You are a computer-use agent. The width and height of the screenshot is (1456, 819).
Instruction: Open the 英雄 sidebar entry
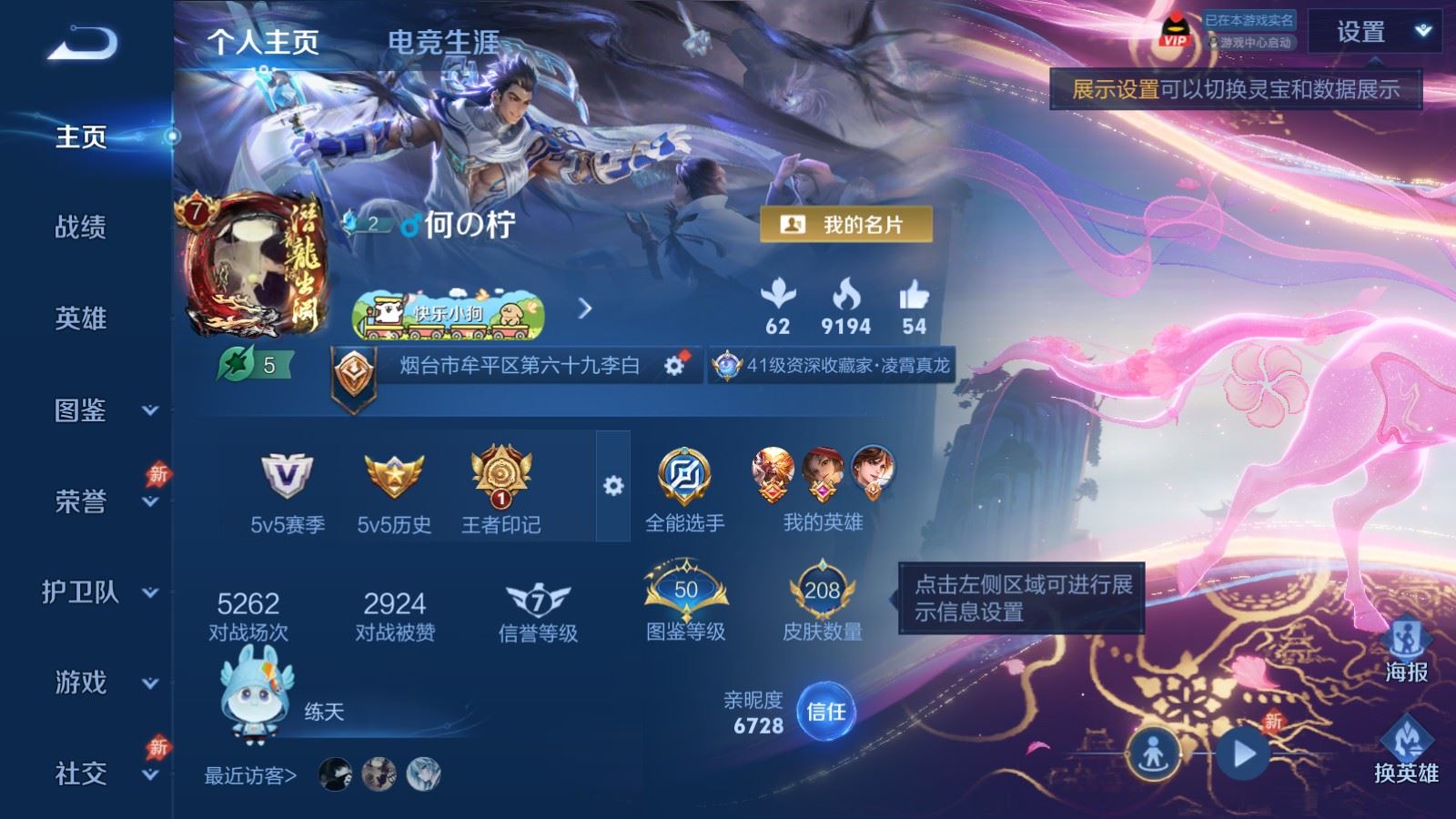coord(81,318)
